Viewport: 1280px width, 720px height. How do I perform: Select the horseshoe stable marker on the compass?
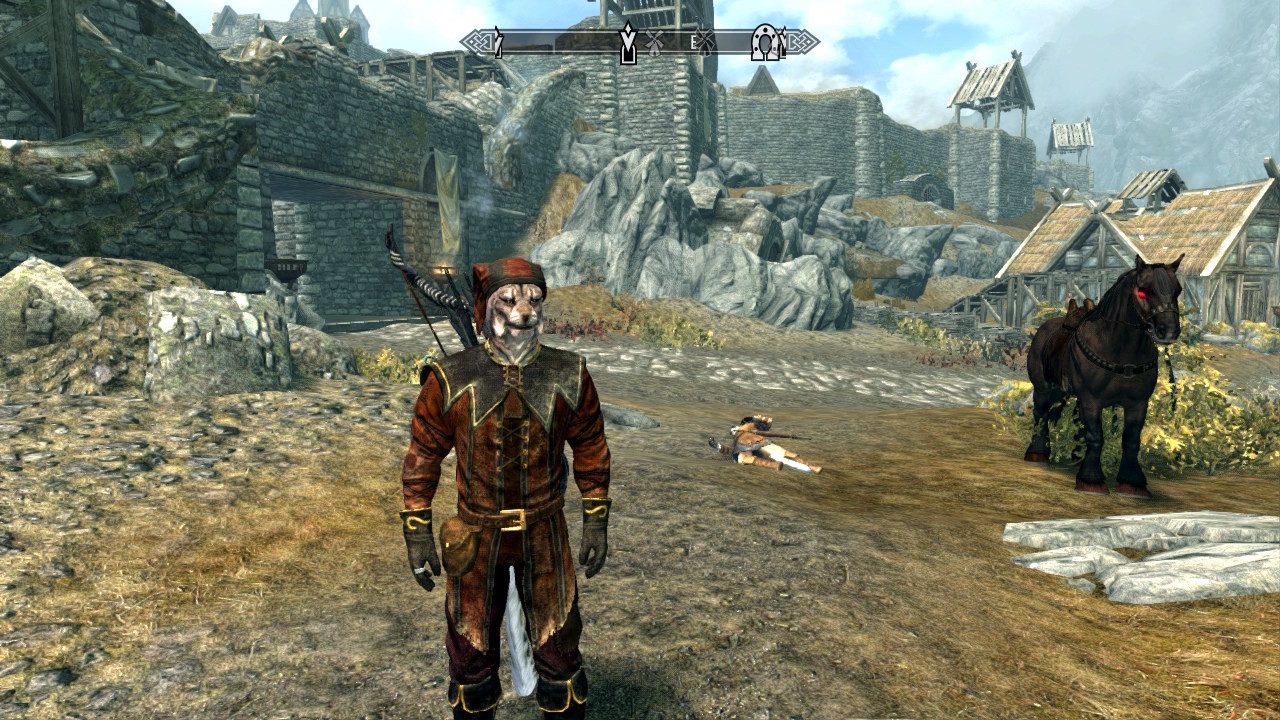(767, 42)
